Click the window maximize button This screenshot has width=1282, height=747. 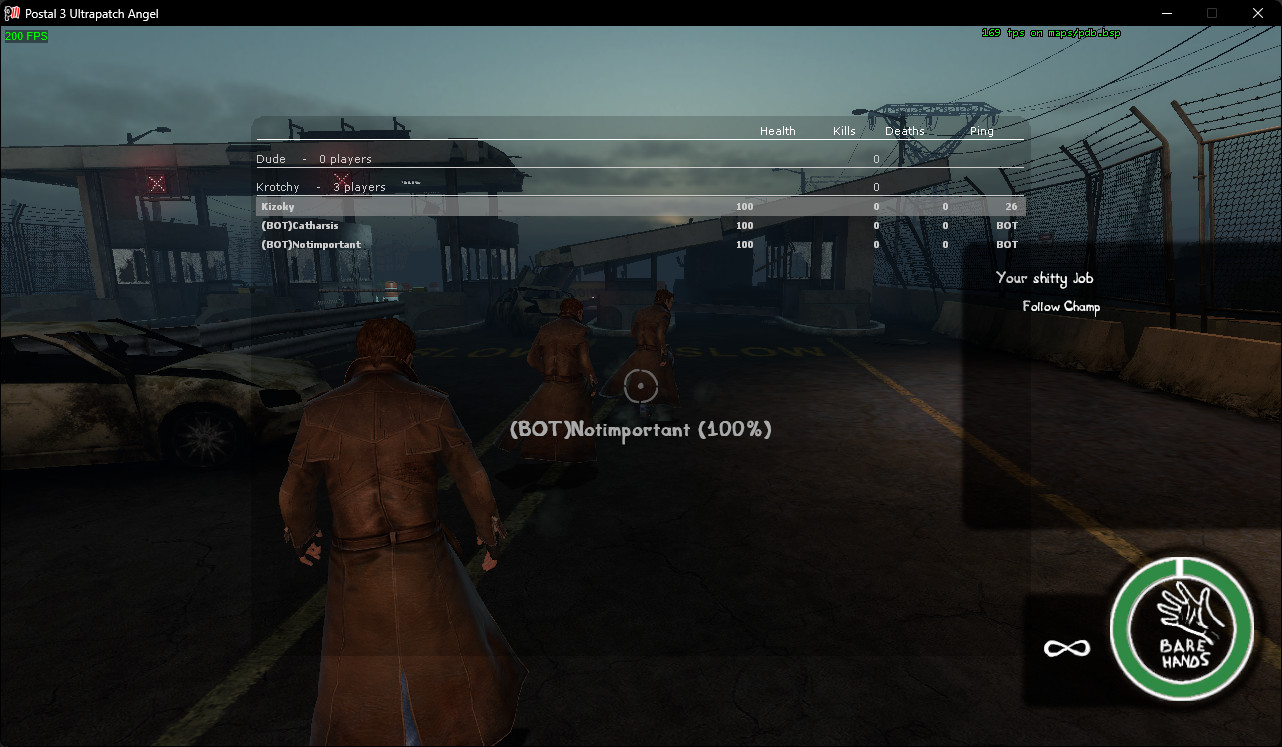pos(1211,13)
